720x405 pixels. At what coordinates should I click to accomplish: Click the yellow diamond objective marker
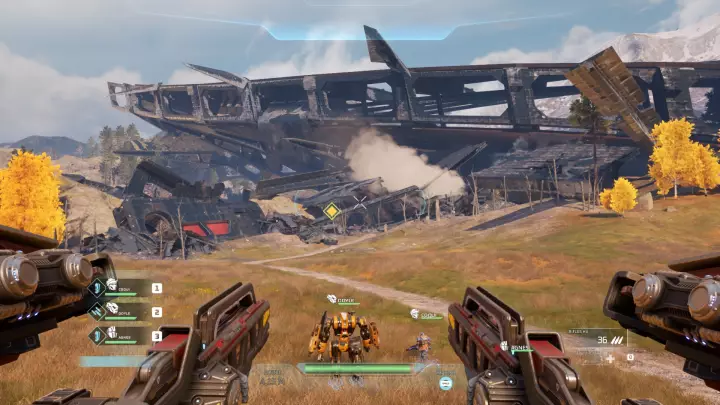click(331, 211)
